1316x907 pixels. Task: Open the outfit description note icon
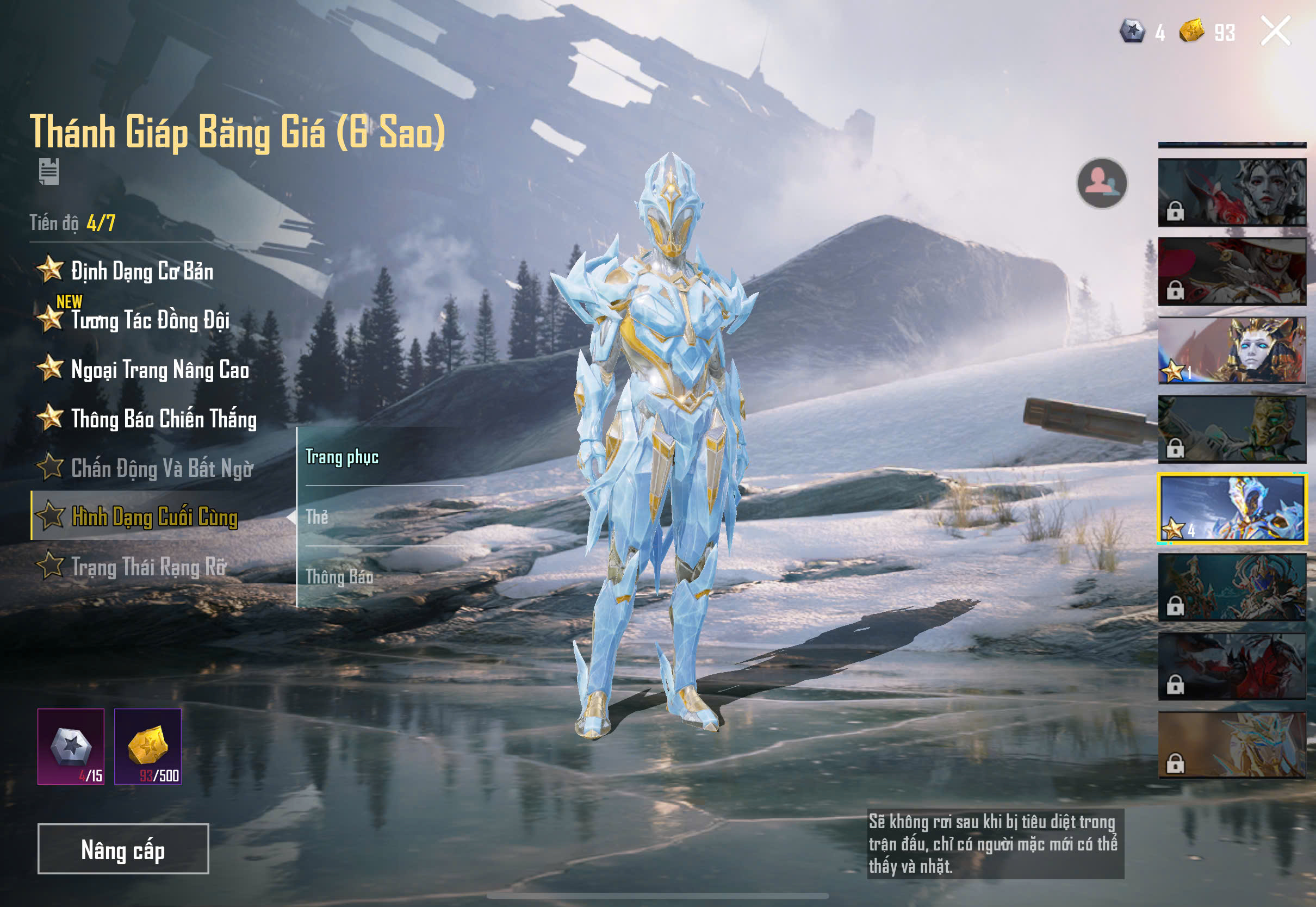click(x=49, y=172)
